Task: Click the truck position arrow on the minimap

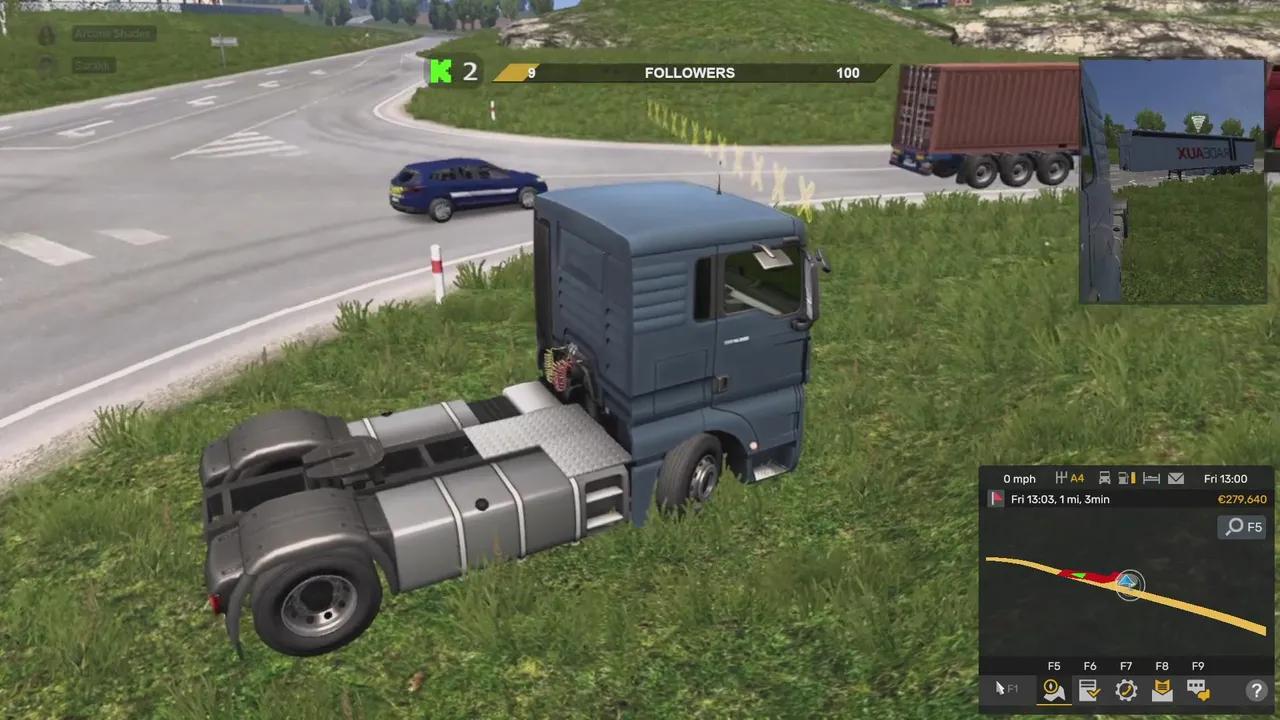Action: point(1127,581)
